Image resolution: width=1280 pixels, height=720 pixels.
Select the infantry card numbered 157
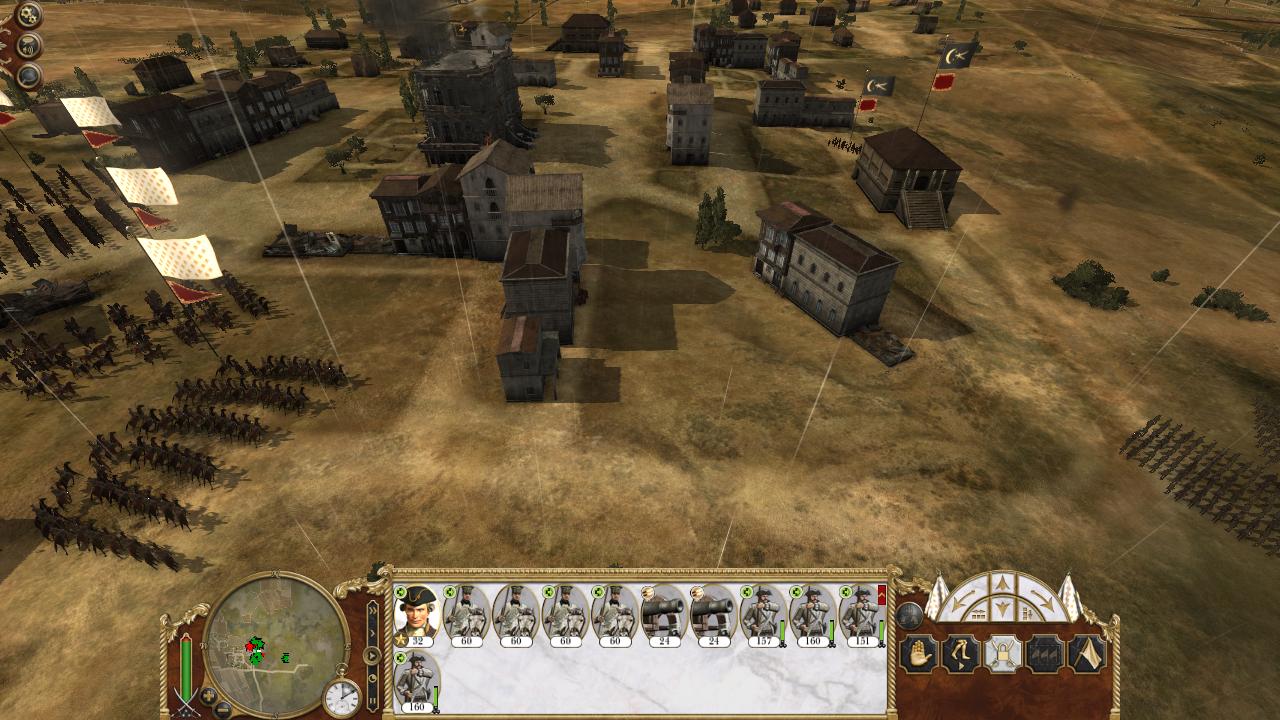pos(762,614)
